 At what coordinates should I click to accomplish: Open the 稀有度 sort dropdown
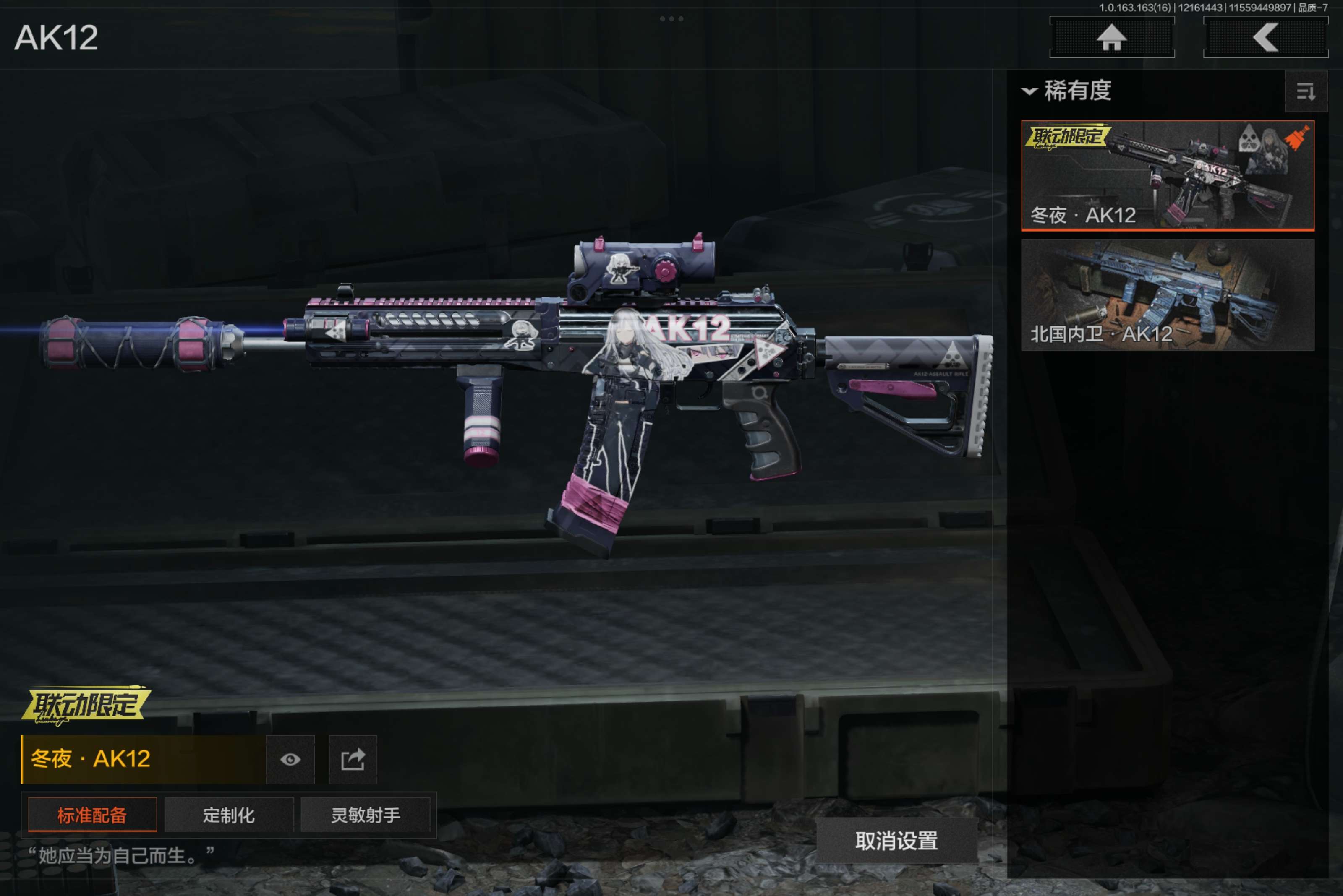(1067, 91)
